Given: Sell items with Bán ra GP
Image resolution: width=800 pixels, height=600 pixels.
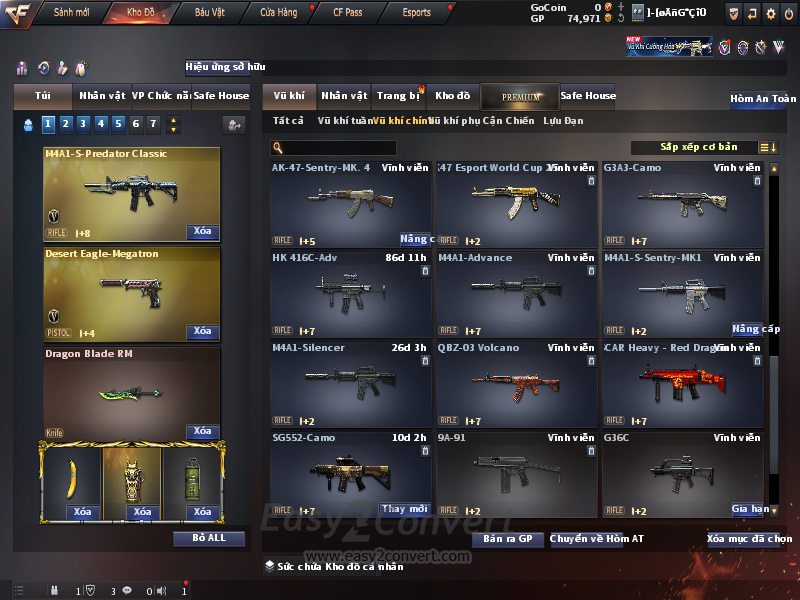Looking at the screenshot, I should [x=507, y=539].
